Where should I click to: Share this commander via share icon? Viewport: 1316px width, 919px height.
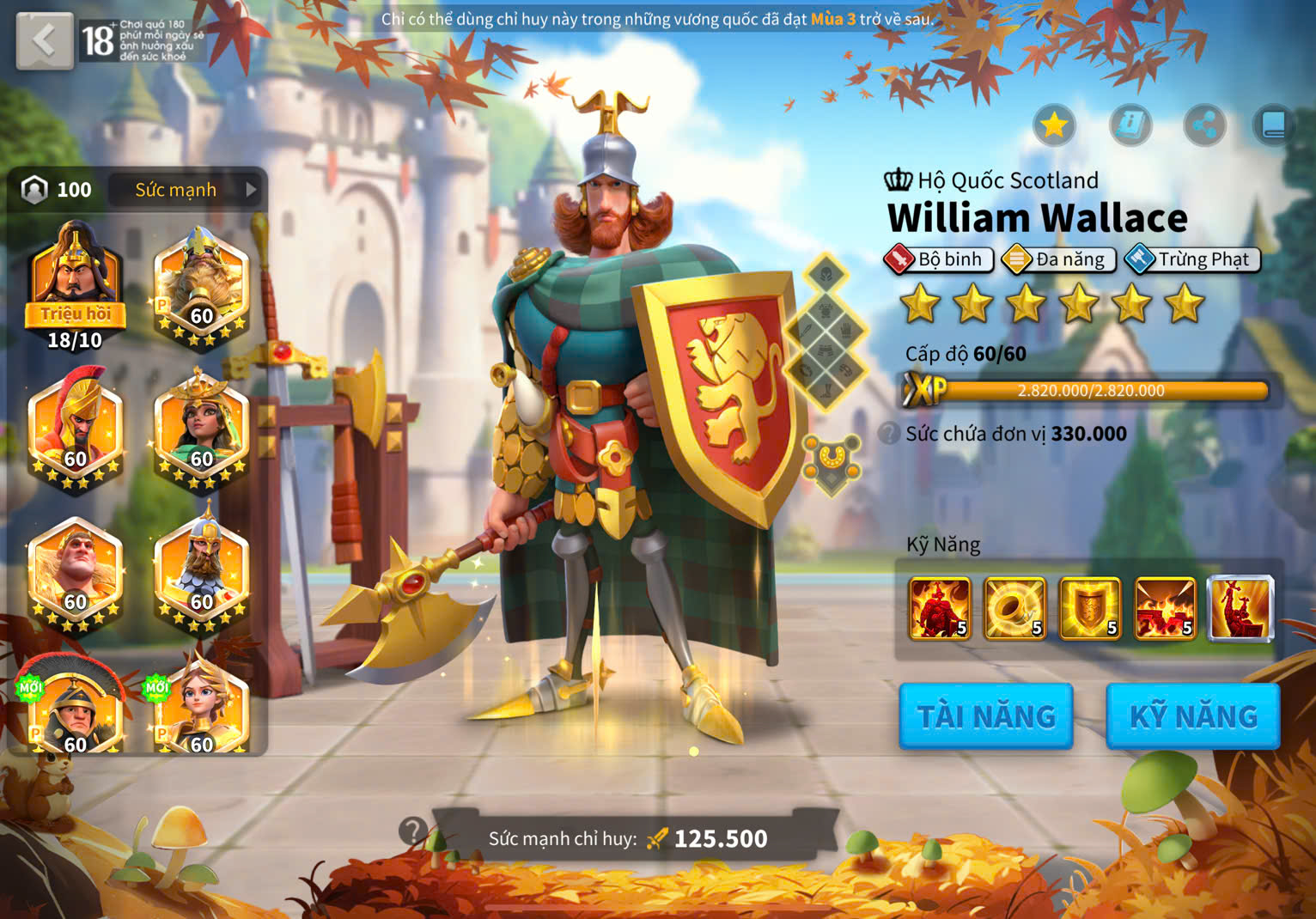pos(1204,126)
